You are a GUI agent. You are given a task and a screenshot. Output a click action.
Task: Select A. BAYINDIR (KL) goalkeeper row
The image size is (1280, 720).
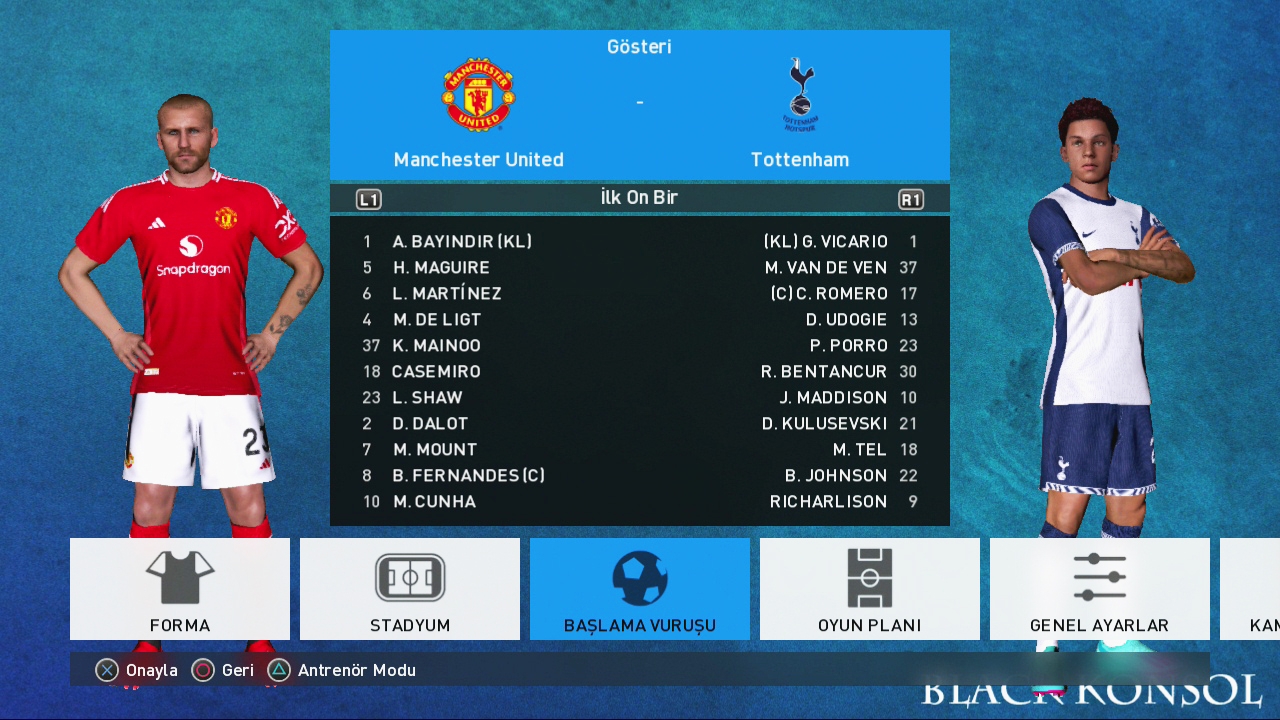[461, 242]
